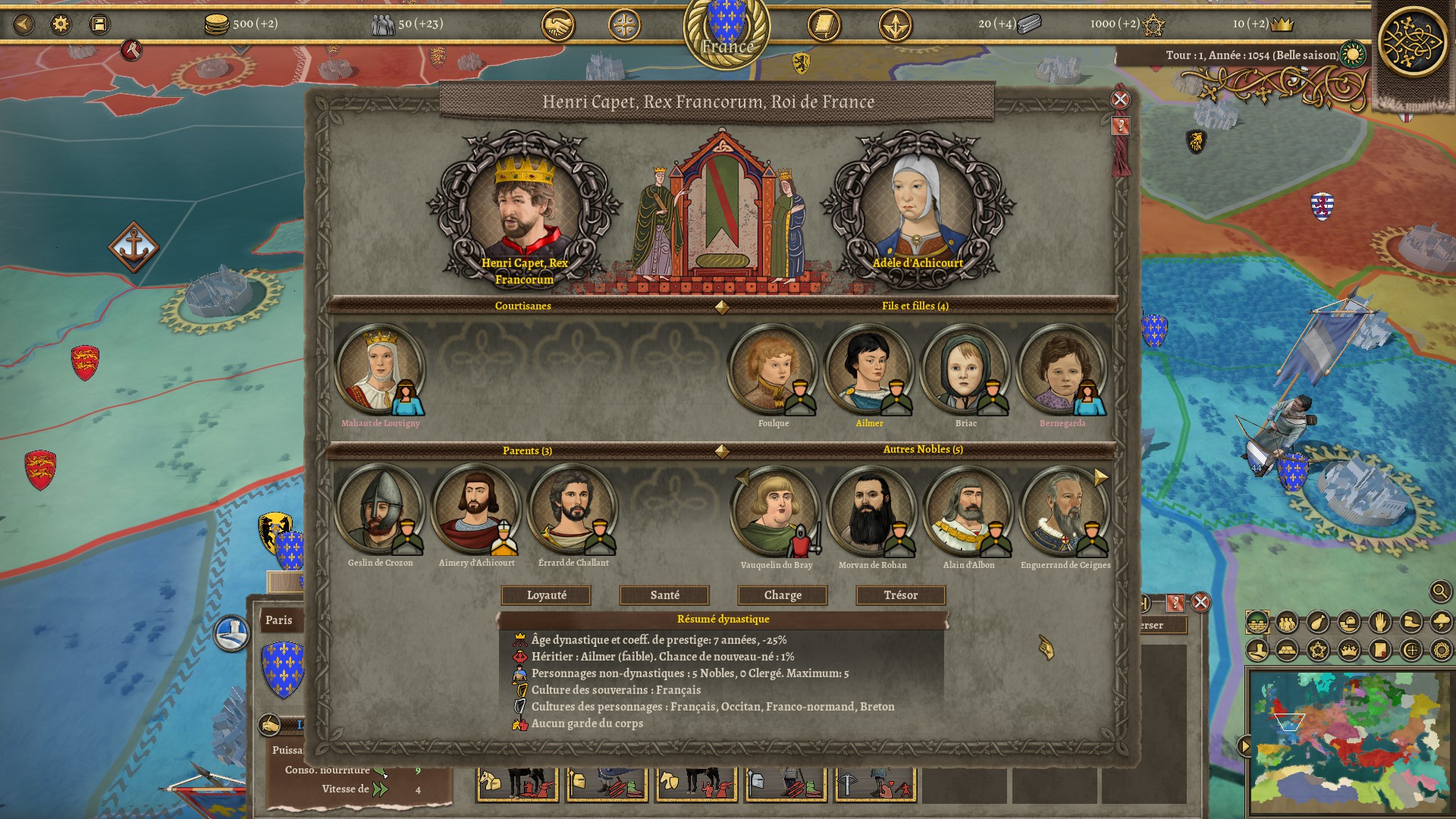This screenshot has height=819, width=1456.
Task: Show the Santé view
Action: 664,595
